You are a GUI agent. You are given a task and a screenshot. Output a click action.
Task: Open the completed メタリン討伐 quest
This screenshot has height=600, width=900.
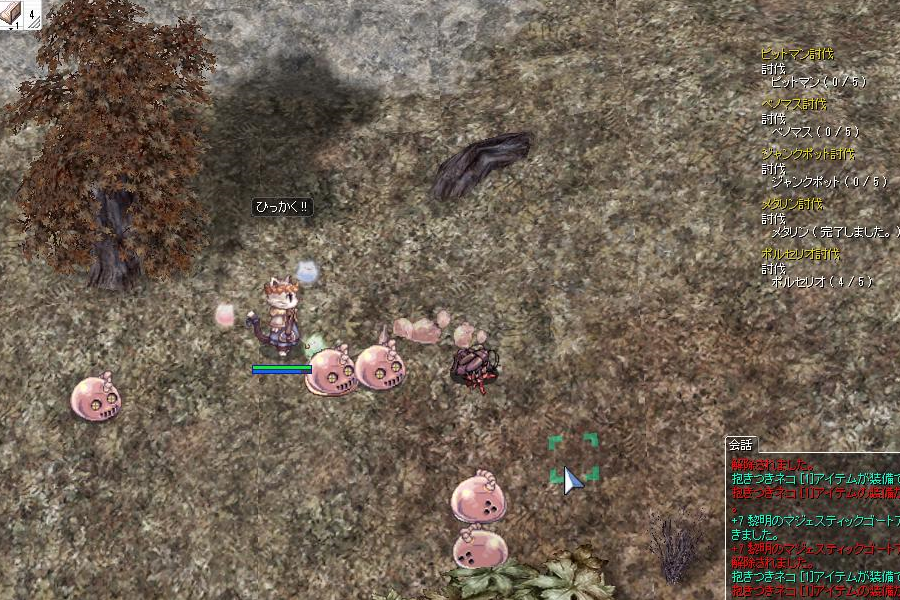[x=793, y=204]
